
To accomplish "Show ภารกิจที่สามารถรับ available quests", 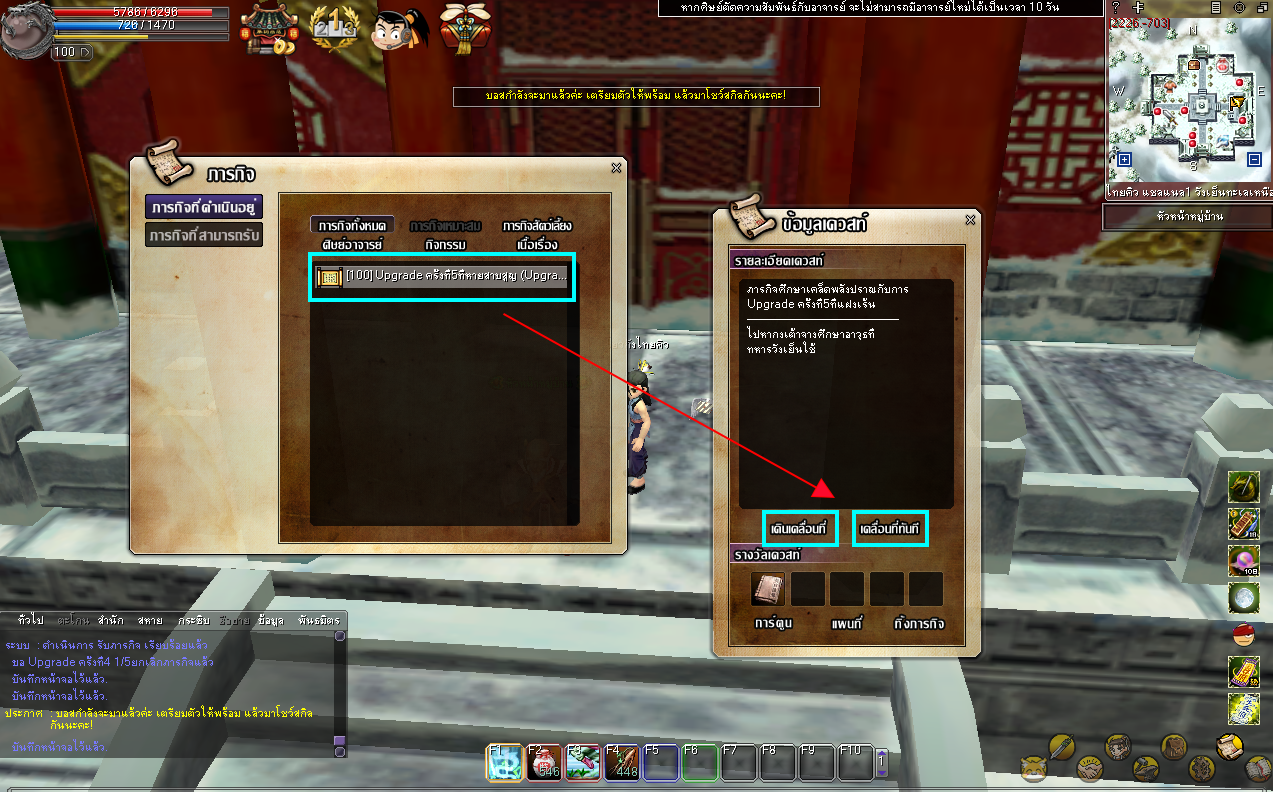I will coord(204,235).
